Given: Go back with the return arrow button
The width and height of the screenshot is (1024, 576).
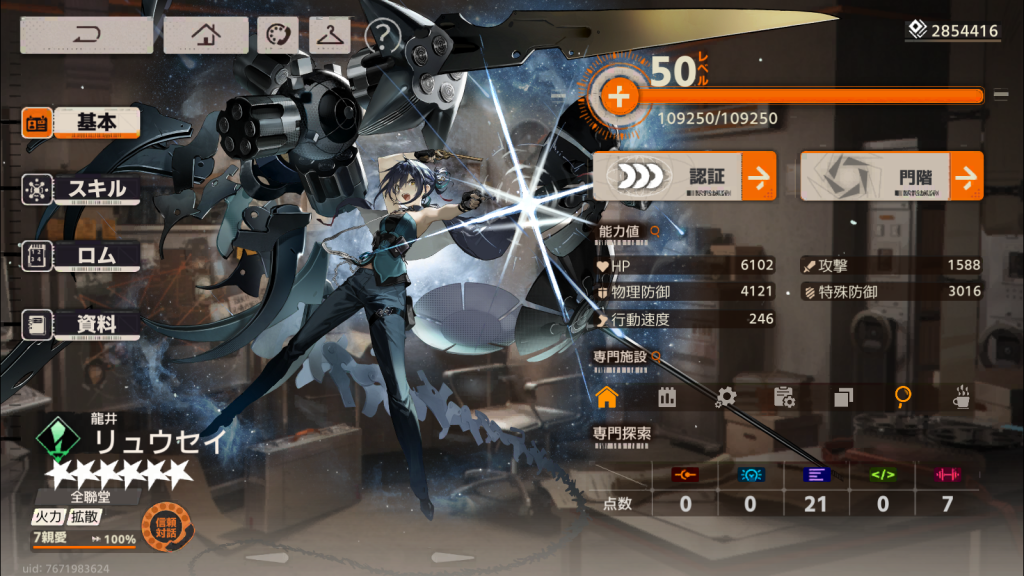Looking at the screenshot, I should [86, 35].
